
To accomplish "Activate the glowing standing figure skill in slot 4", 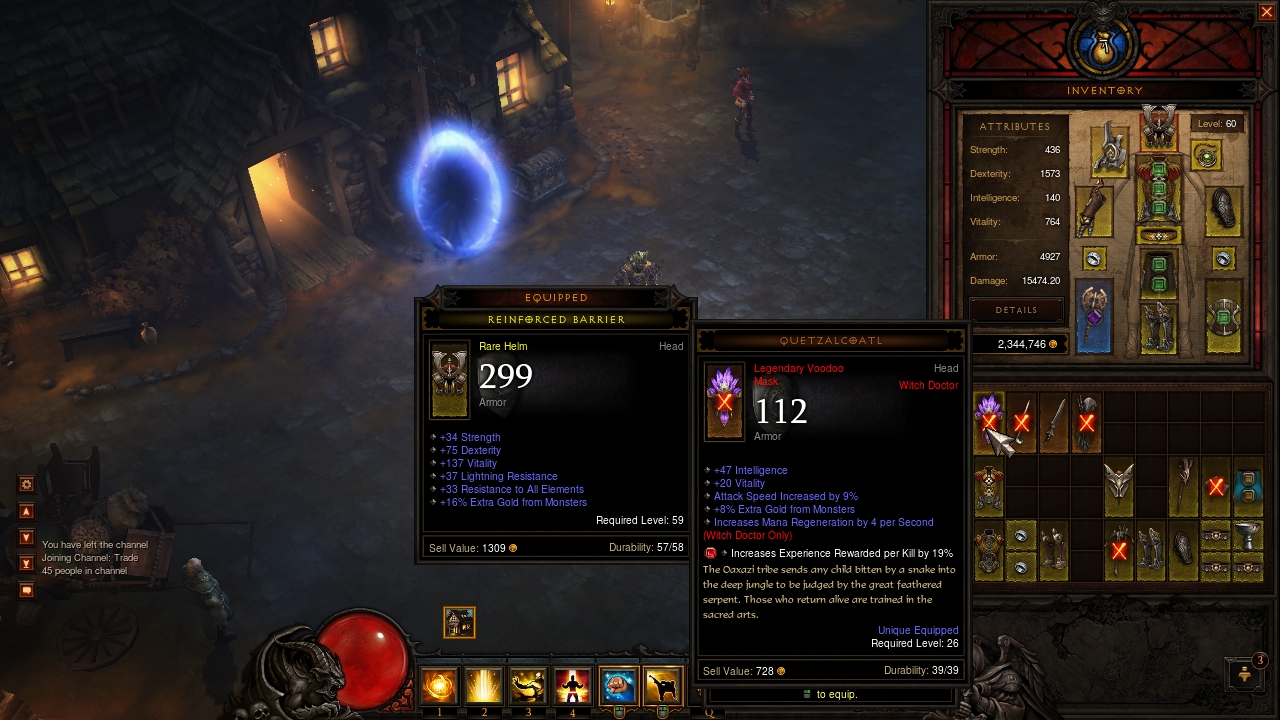I will 573,686.
